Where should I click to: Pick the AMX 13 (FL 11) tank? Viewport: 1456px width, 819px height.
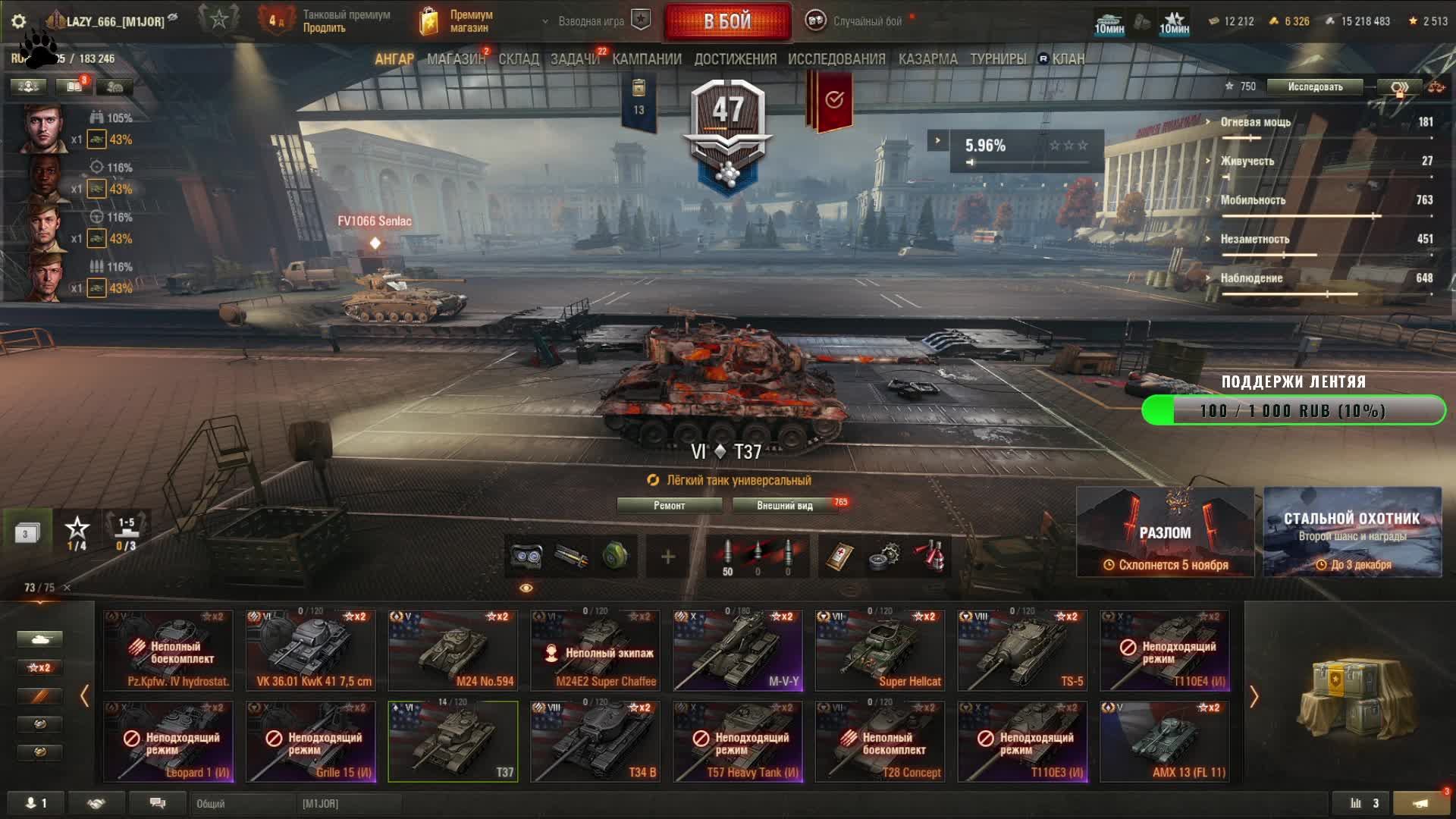point(1165,742)
